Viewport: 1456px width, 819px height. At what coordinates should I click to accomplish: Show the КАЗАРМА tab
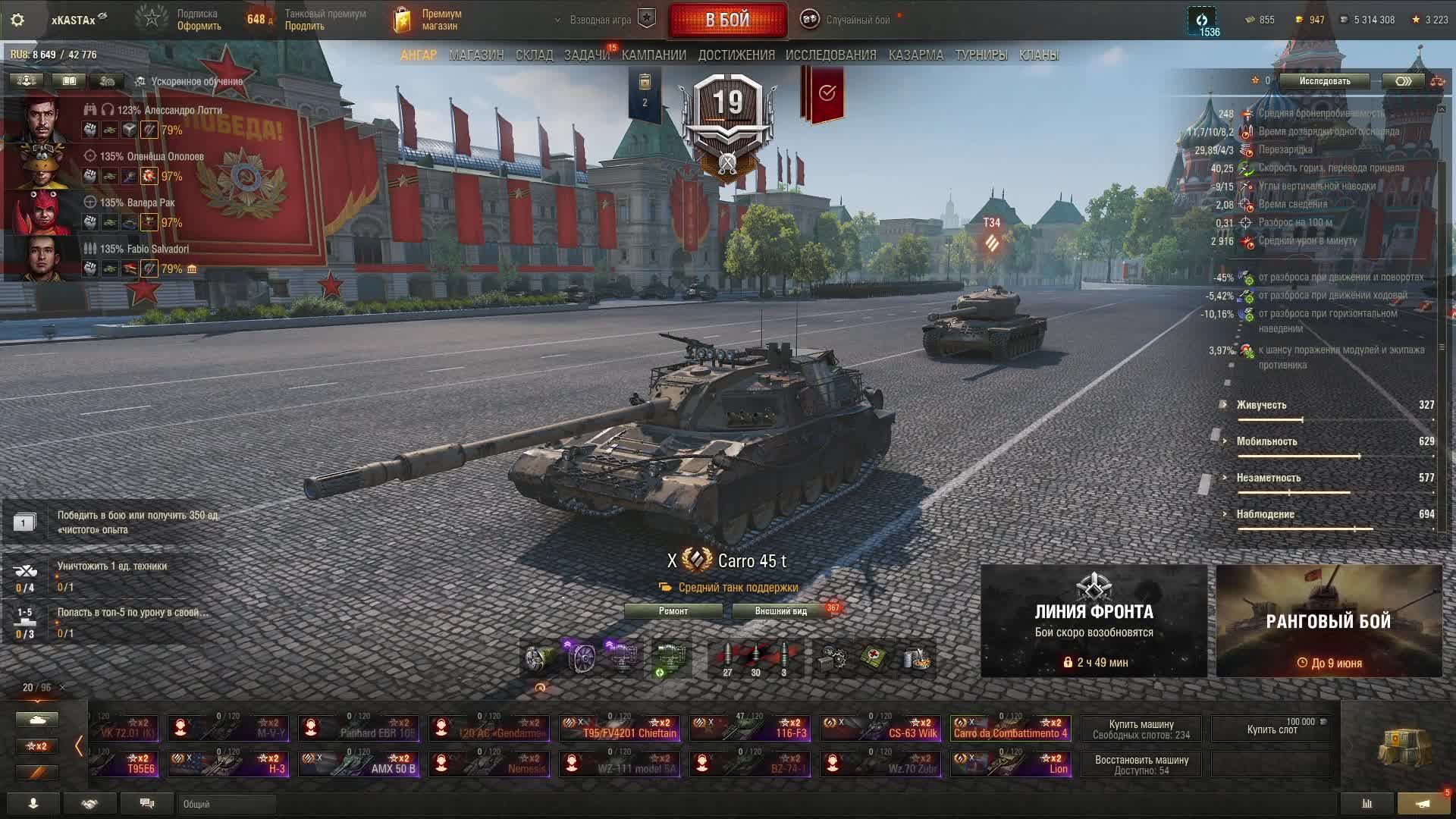[915, 55]
